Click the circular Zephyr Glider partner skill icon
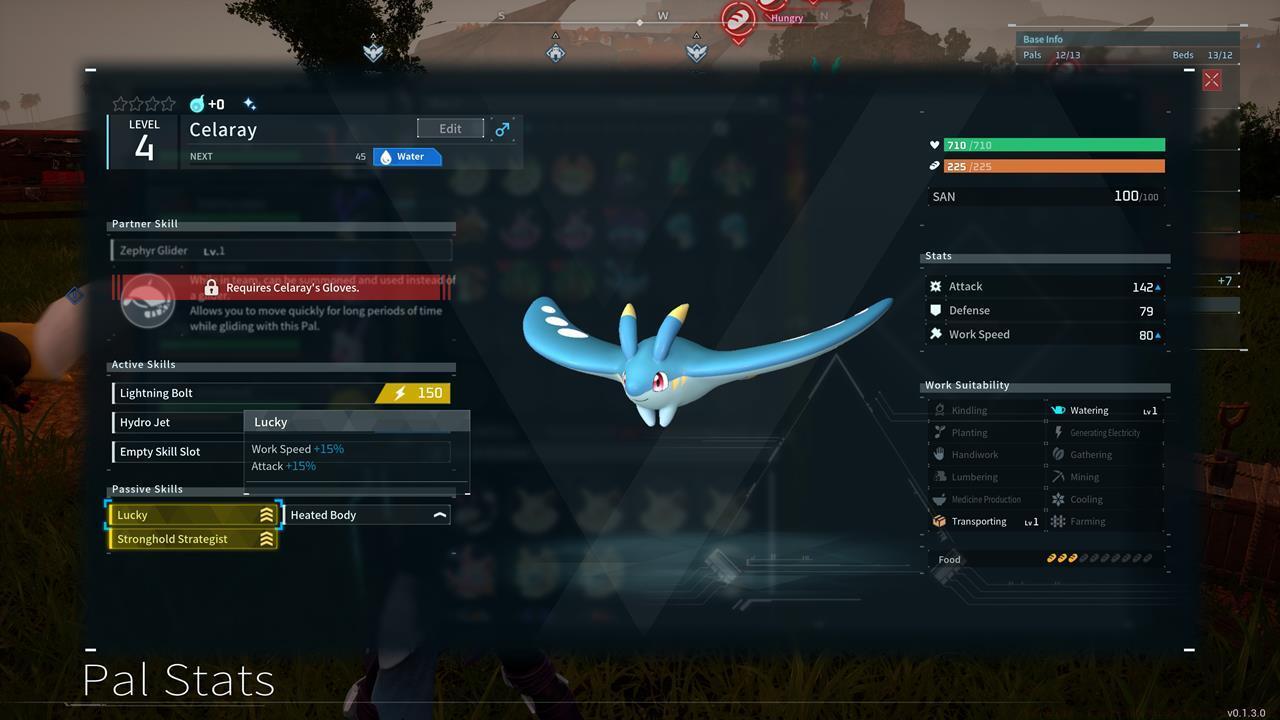 pyautogui.click(x=147, y=301)
